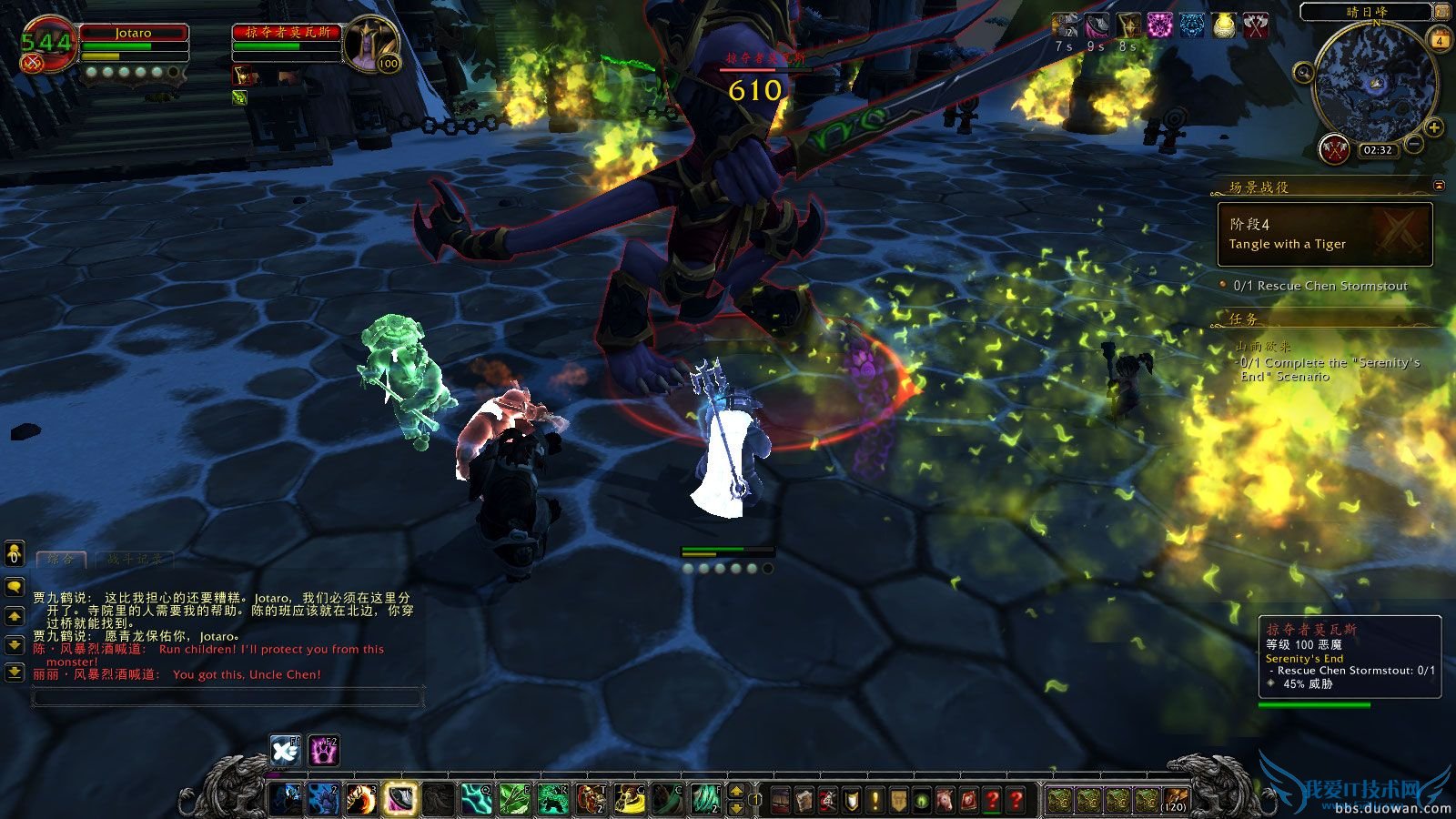Click the golden brew jug buff icon
The width and height of the screenshot is (1456, 819).
[x=1226, y=26]
